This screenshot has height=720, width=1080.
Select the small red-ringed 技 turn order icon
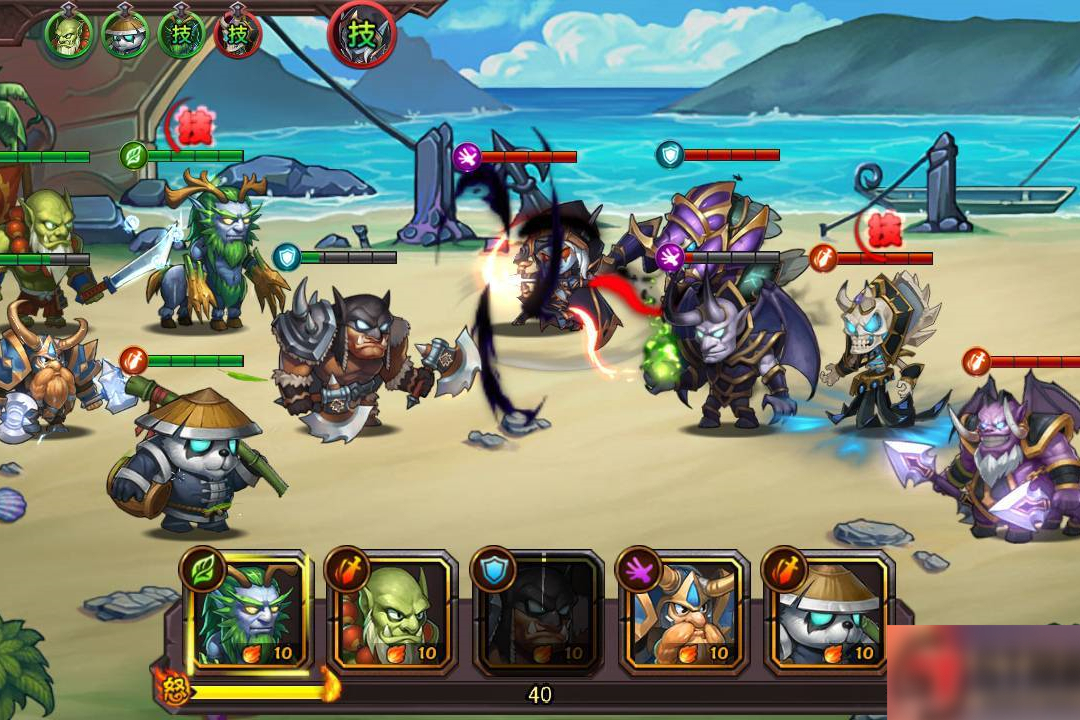click(x=238, y=35)
